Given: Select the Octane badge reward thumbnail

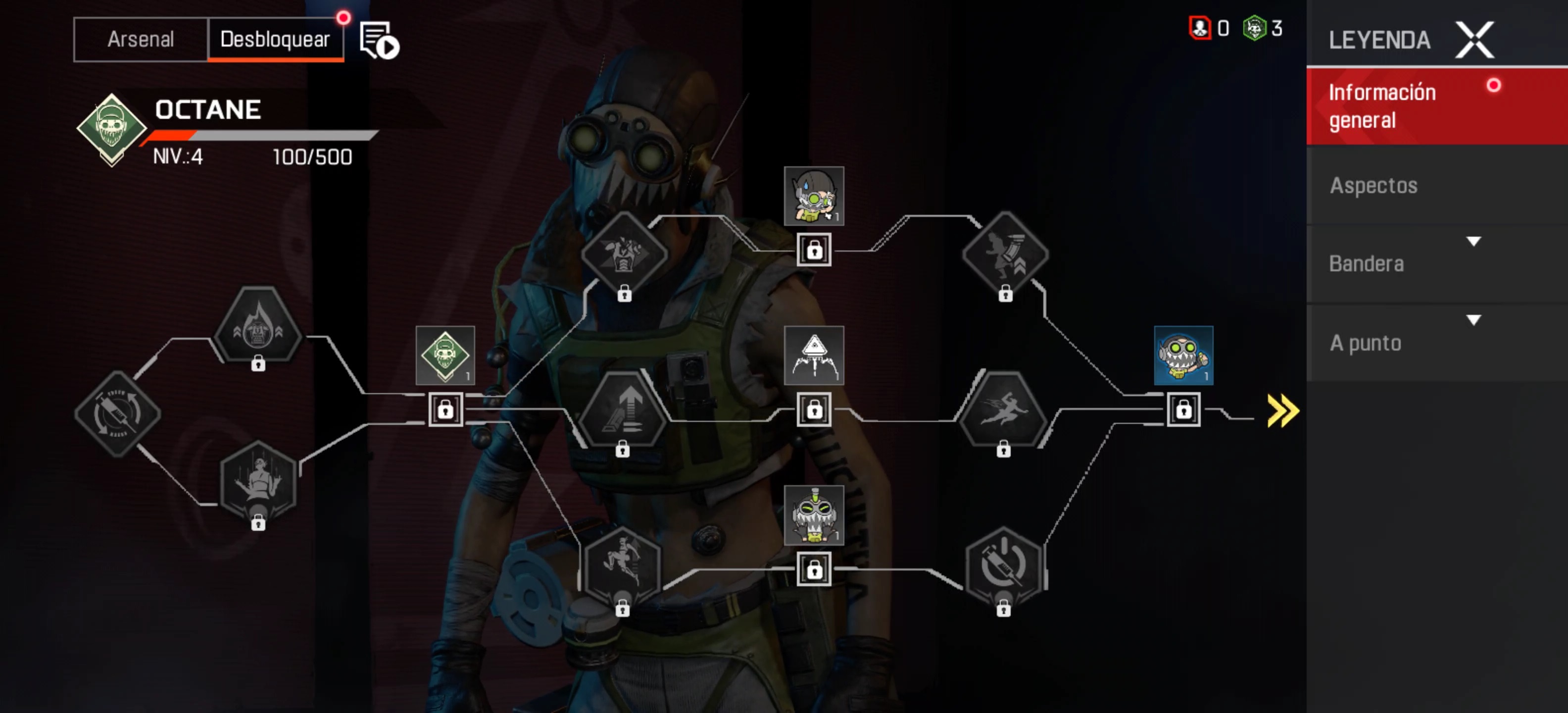Looking at the screenshot, I should (445, 355).
